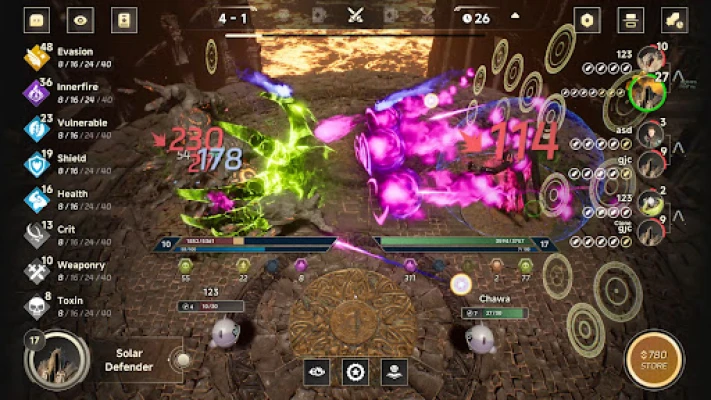
Task: Toggle the eye view button at top left
Action: [x=80, y=19]
